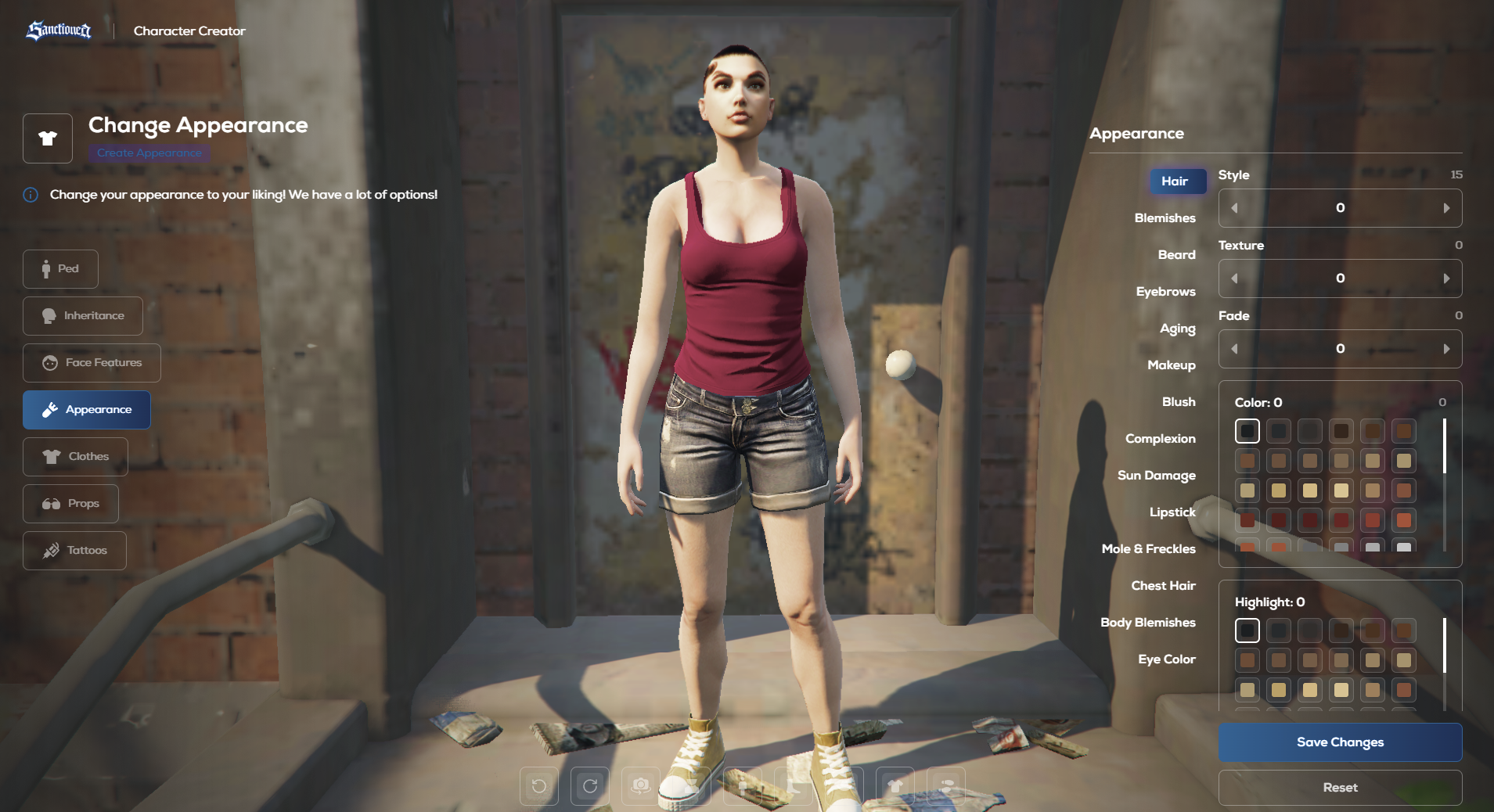Choose the Blemishes appearance option
The width and height of the screenshot is (1494, 812).
(1165, 218)
